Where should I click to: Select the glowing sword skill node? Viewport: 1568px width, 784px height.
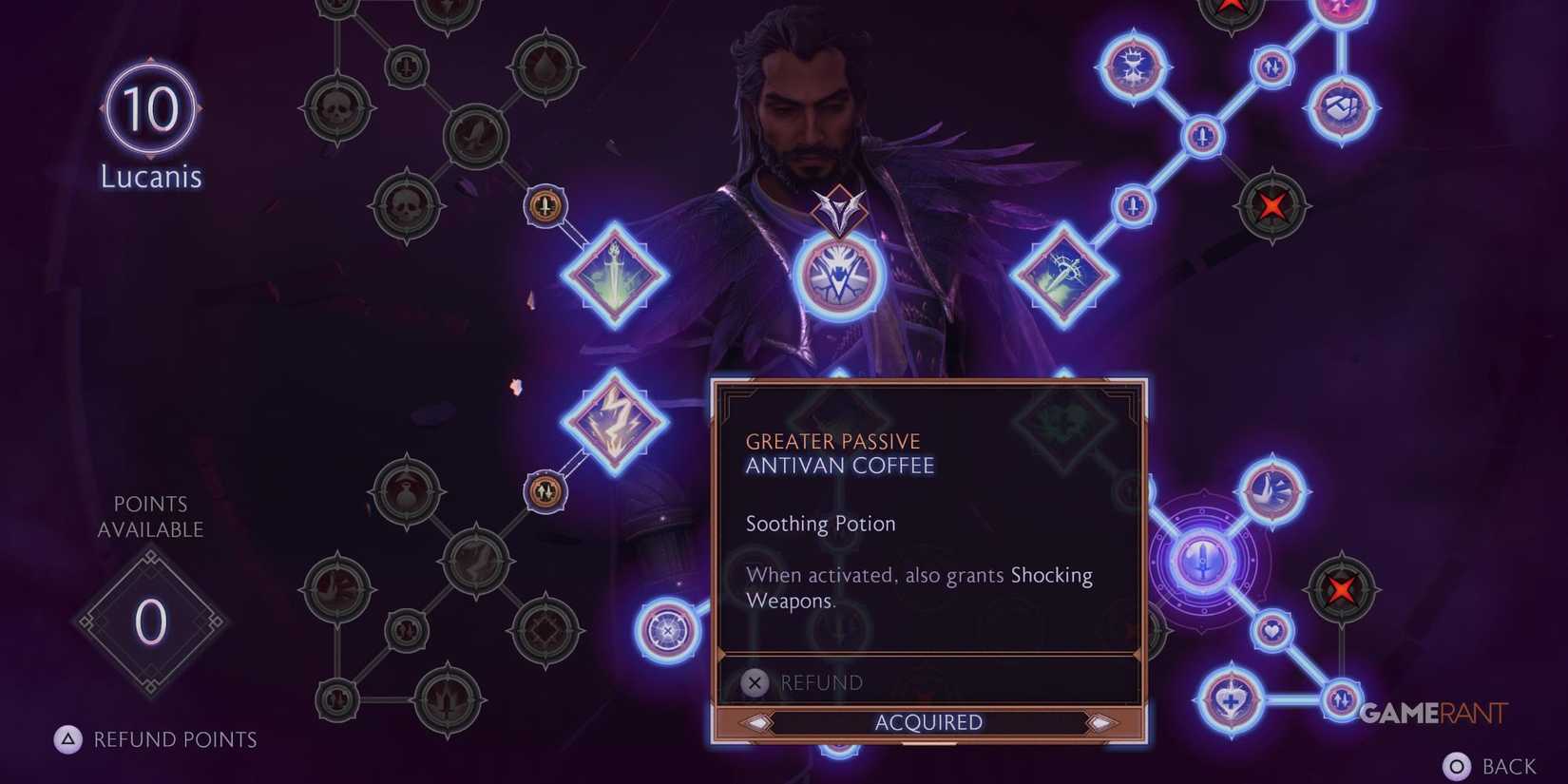(x=616, y=274)
